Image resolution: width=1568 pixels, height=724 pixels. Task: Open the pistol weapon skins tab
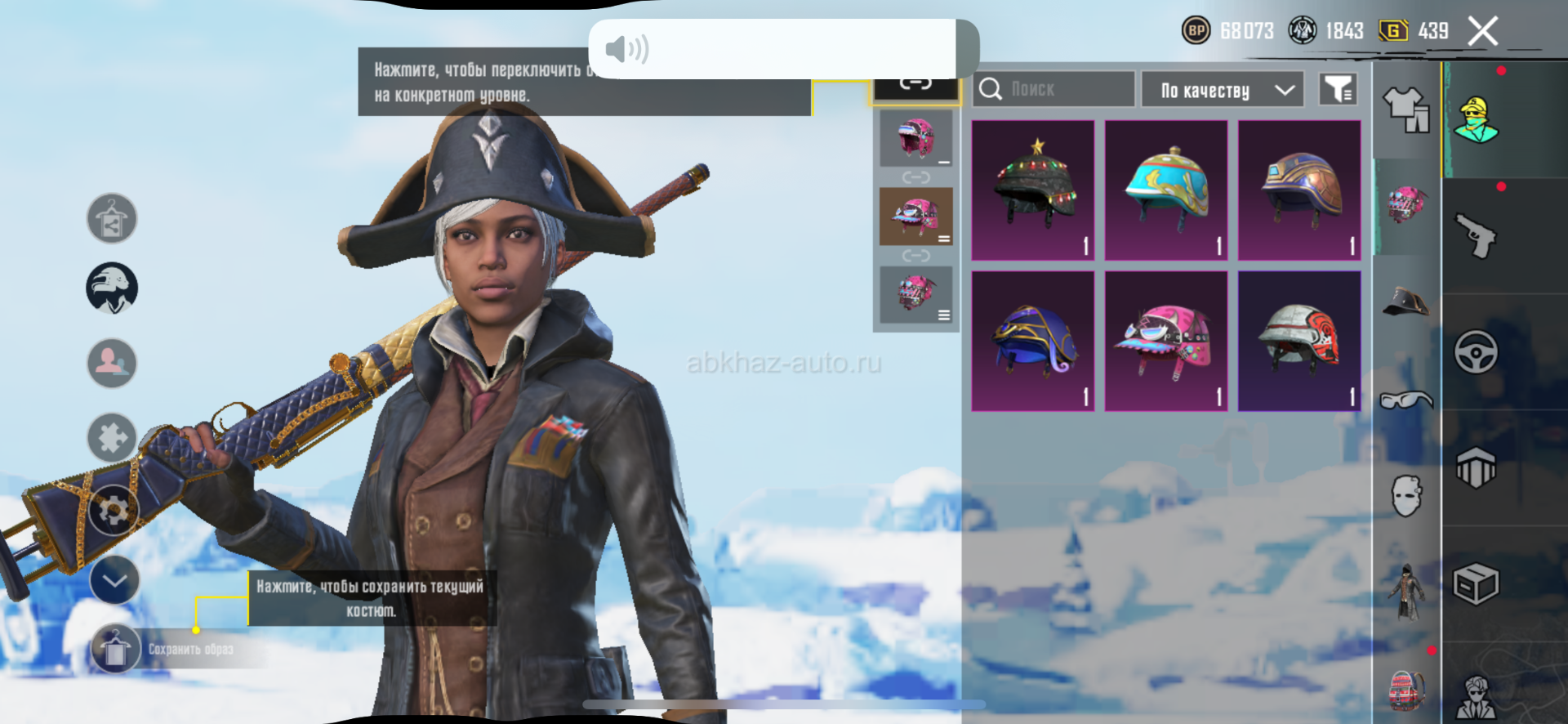(x=1477, y=236)
